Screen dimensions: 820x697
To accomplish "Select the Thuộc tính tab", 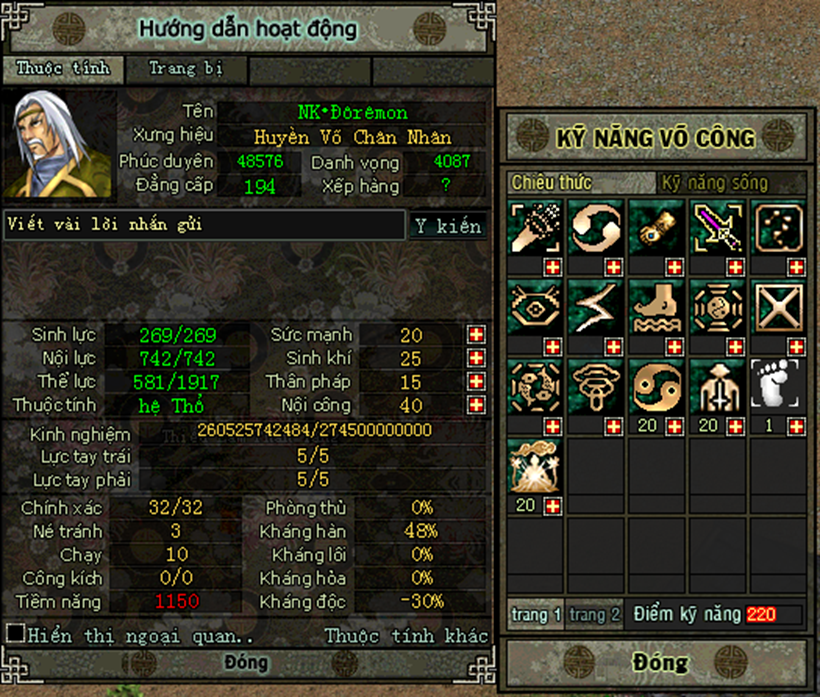I will pos(62,69).
